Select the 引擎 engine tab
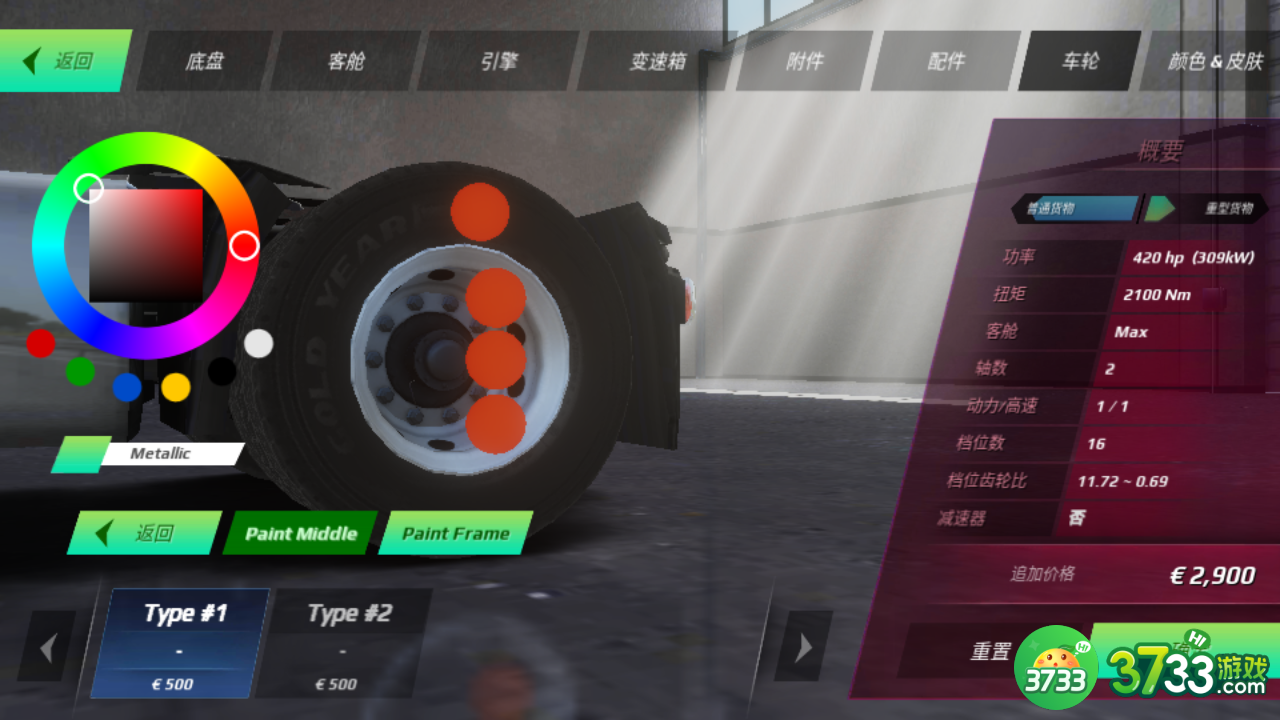Screen dimensions: 1280x720 pyautogui.click(x=499, y=62)
